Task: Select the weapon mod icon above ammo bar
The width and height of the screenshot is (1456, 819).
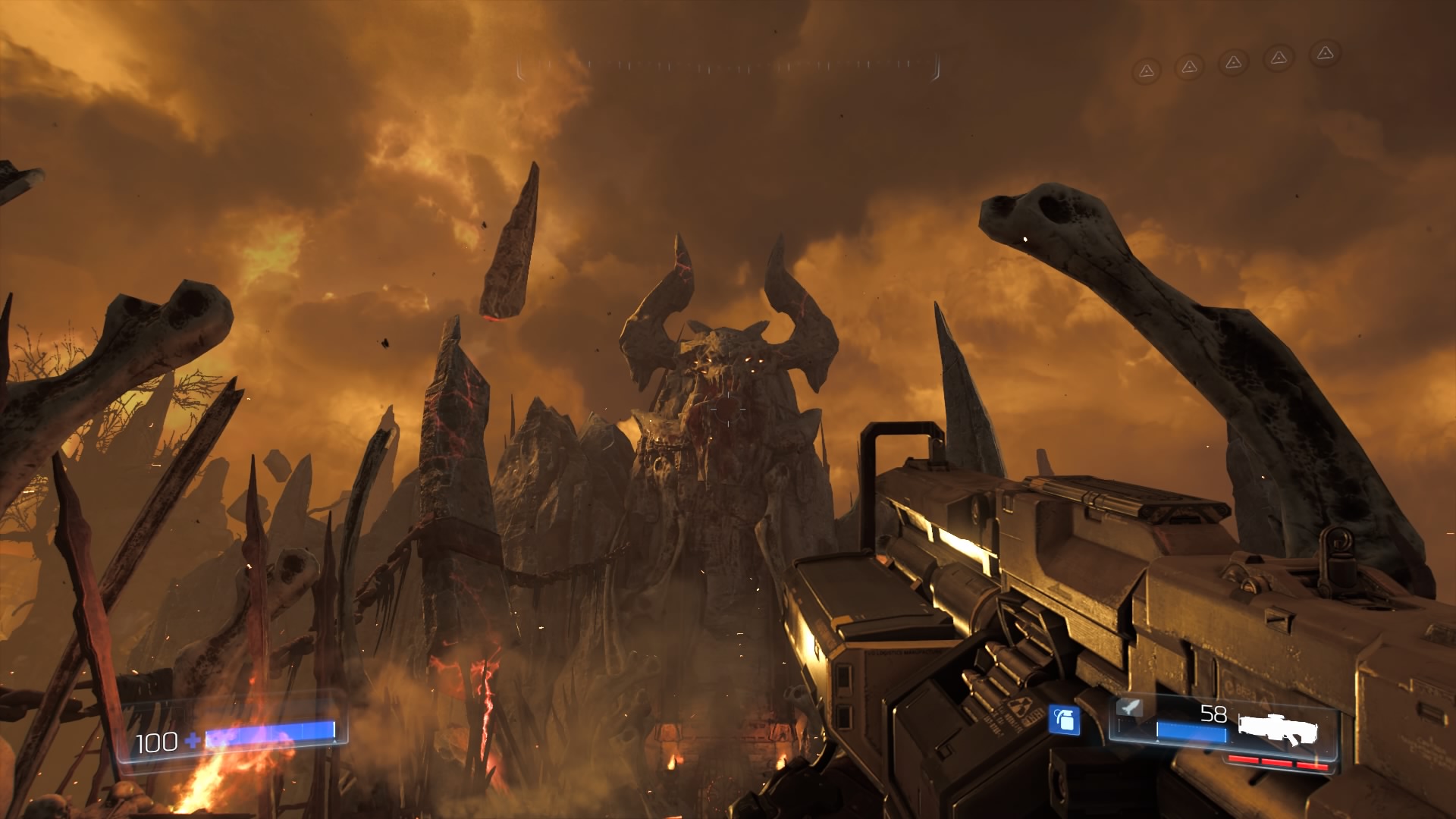Action: pos(1129,708)
